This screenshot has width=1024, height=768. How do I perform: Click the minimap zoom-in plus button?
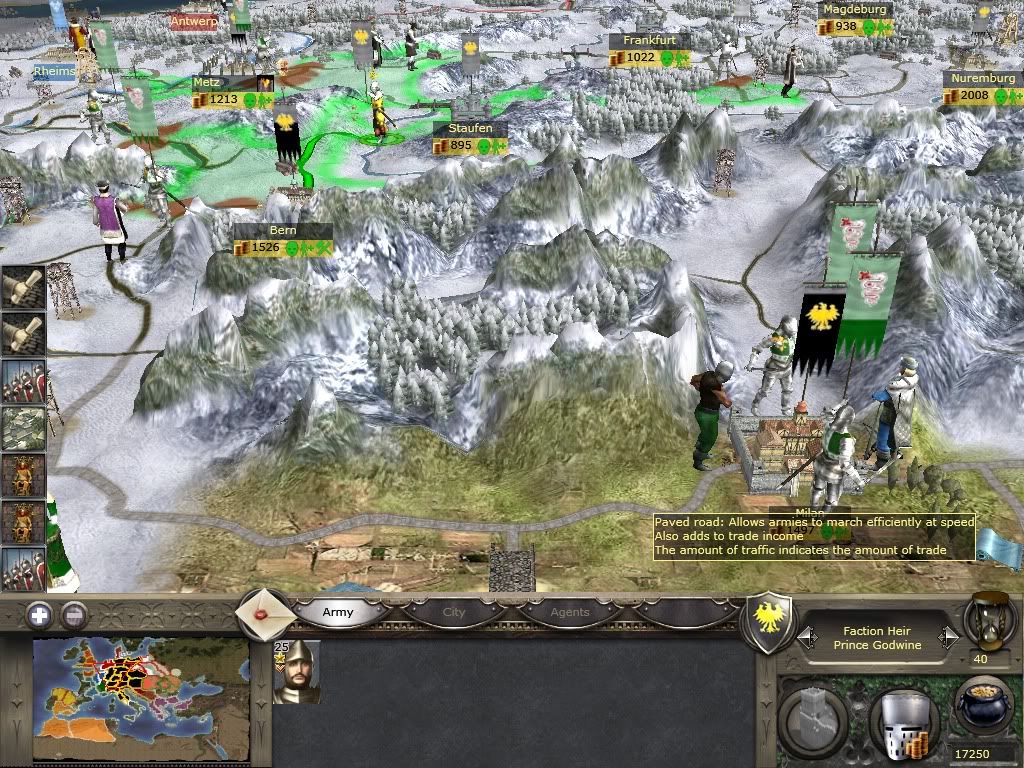click(x=39, y=615)
